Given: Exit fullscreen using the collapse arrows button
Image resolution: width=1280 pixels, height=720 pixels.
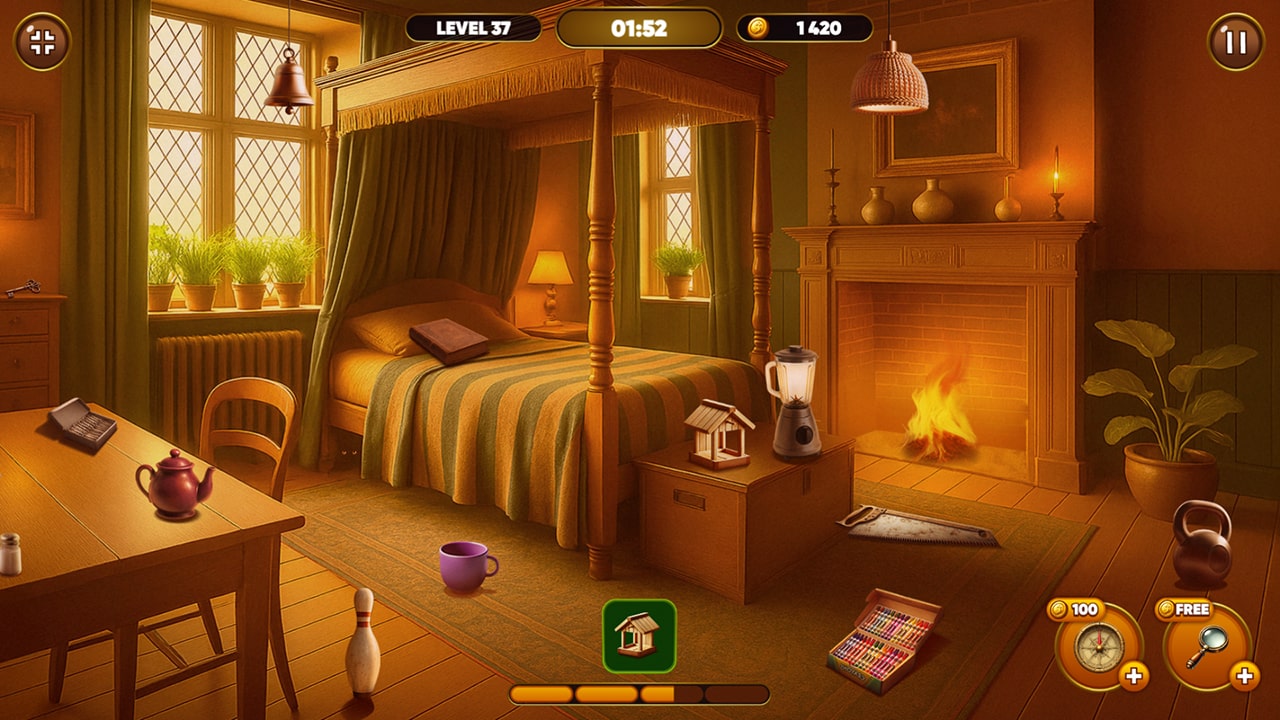Looking at the screenshot, I should pyautogui.click(x=42, y=42).
